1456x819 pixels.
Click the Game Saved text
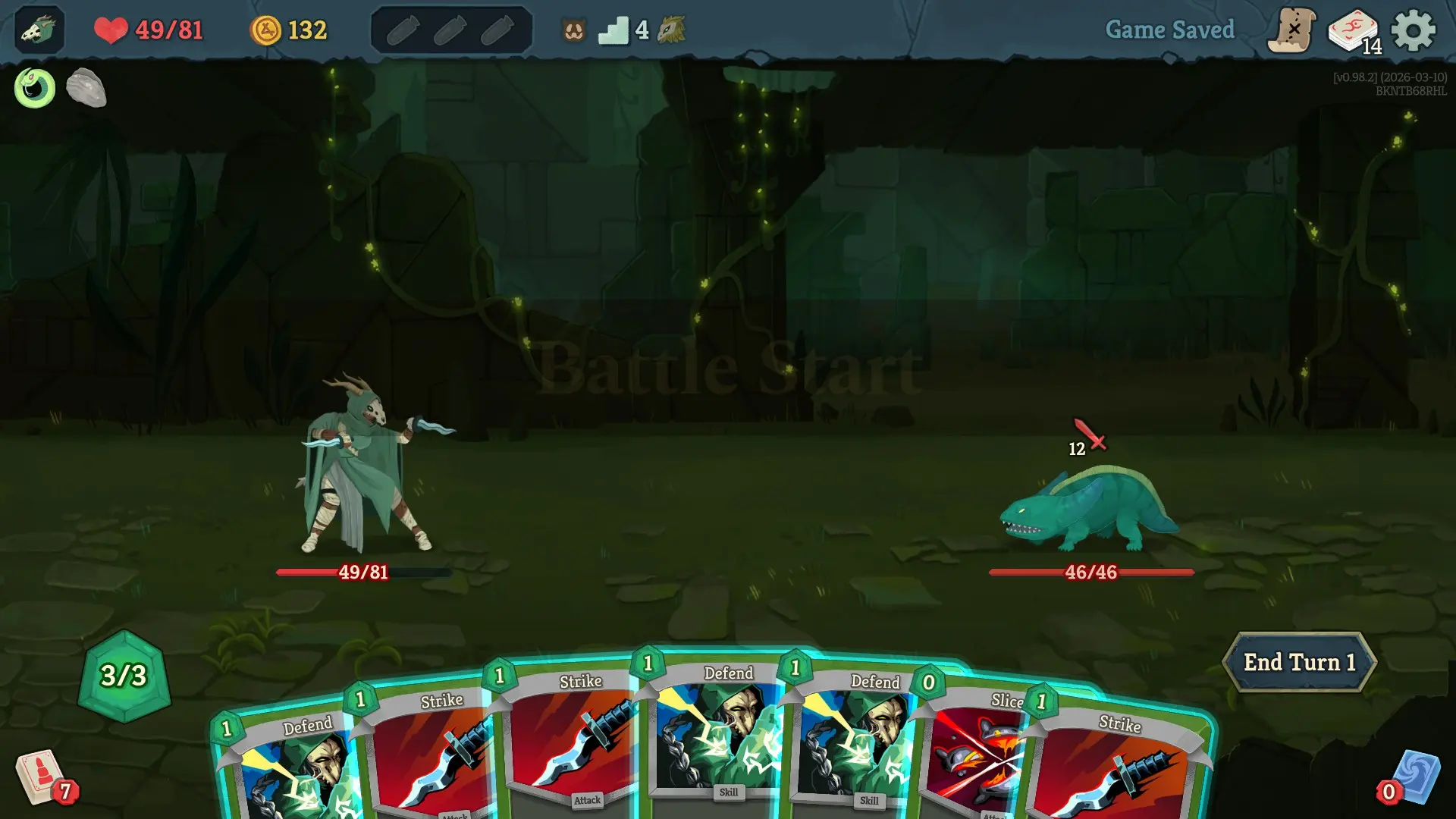(x=1170, y=30)
